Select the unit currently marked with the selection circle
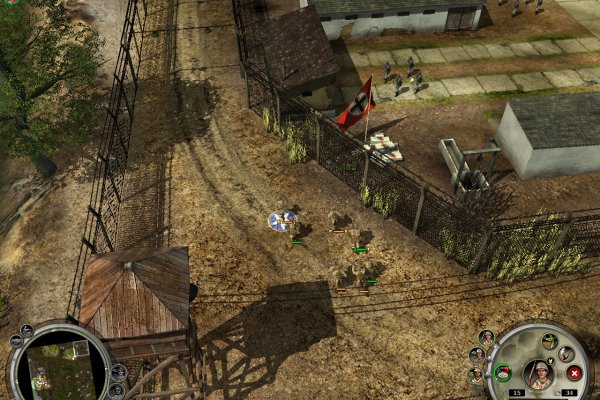This screenshot has width=600, height=400. click(x=285, y=220)
